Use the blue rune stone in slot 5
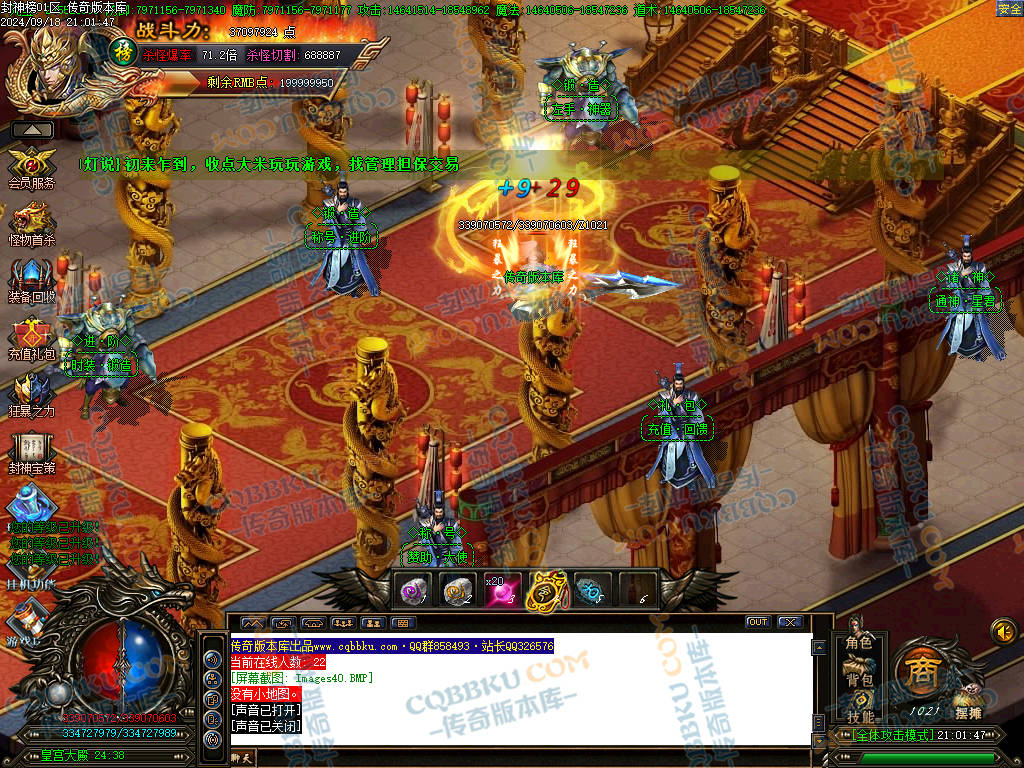The height and width of the screenshot is (768, 1024). coord(590,591)
